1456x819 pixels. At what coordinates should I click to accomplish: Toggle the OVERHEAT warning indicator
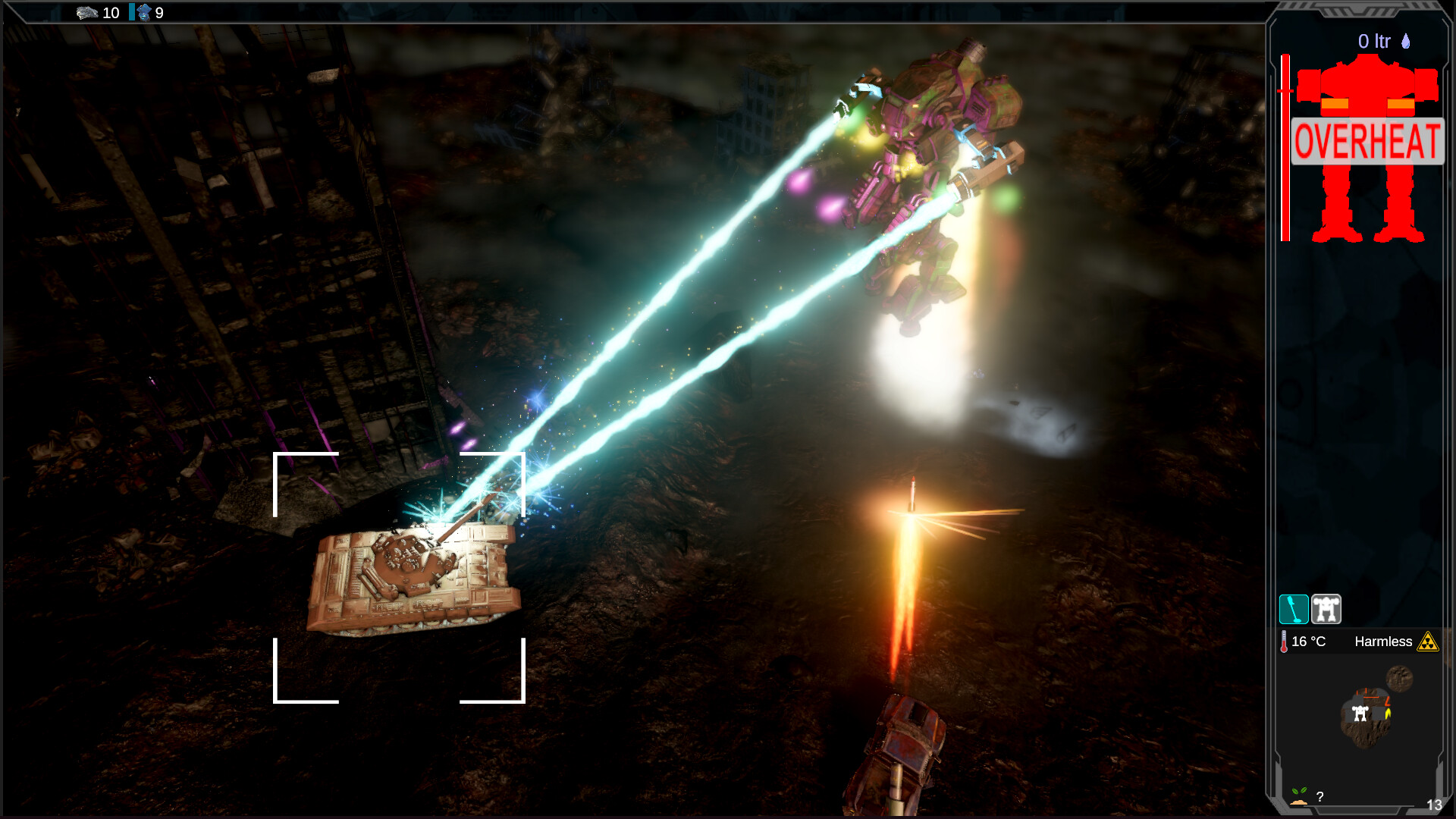pos(1367,140)
